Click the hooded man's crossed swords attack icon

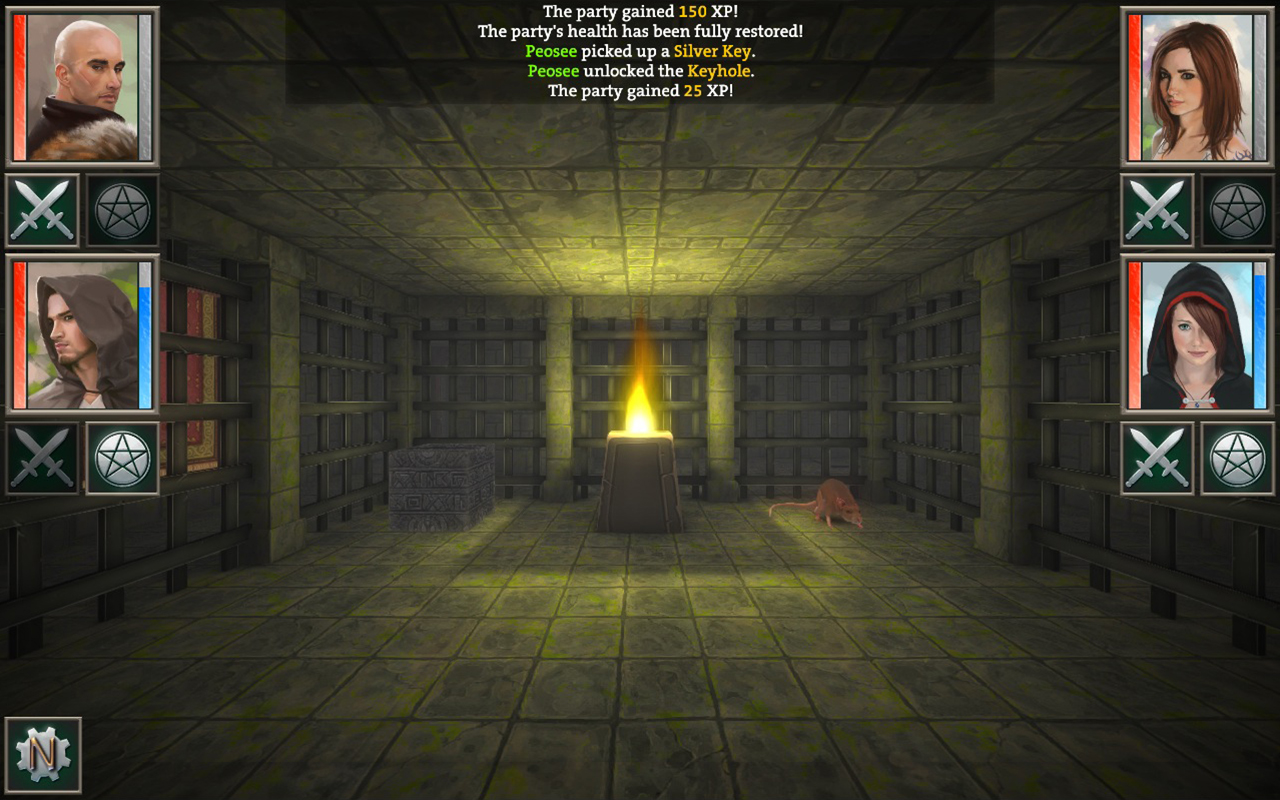[x=42, y=460]
